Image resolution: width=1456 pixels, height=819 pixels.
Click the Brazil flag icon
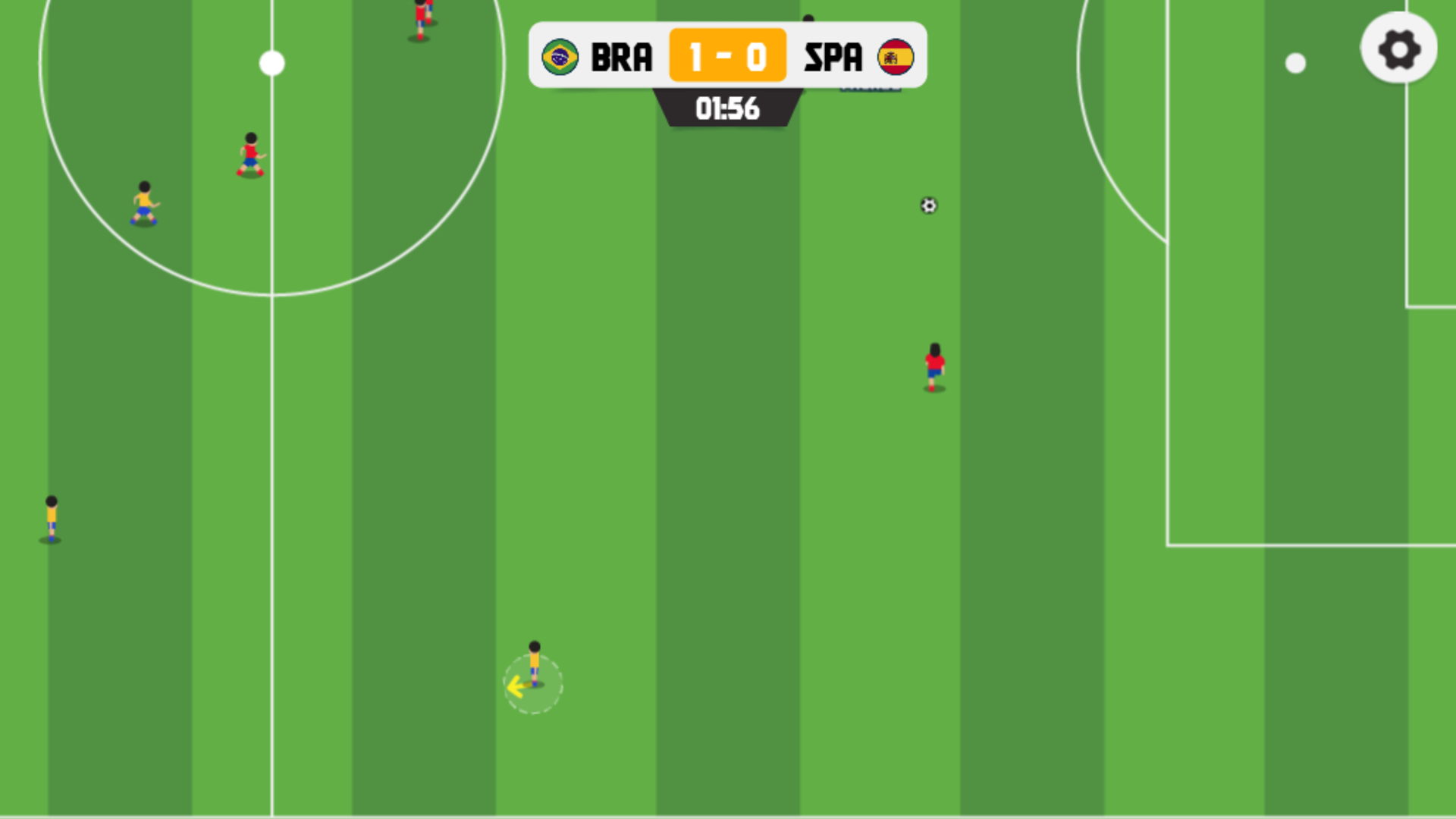[560, 55]
